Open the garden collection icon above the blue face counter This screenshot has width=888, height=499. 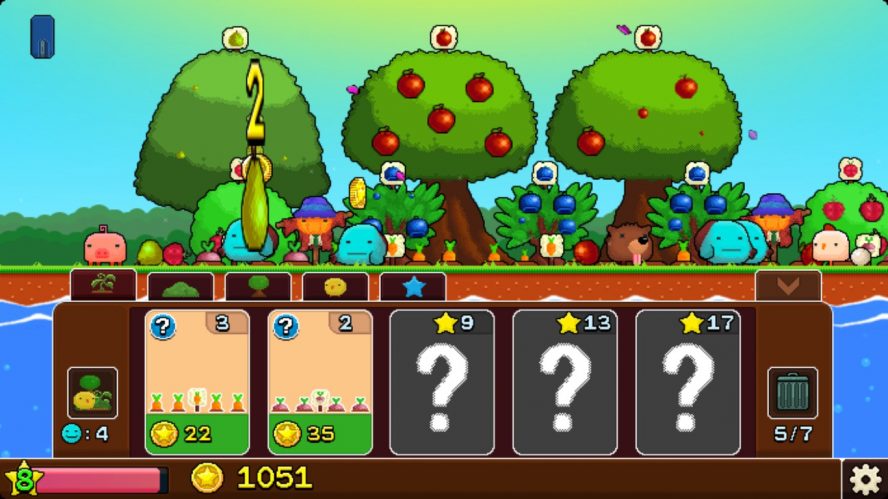click(x=92, y=393)
